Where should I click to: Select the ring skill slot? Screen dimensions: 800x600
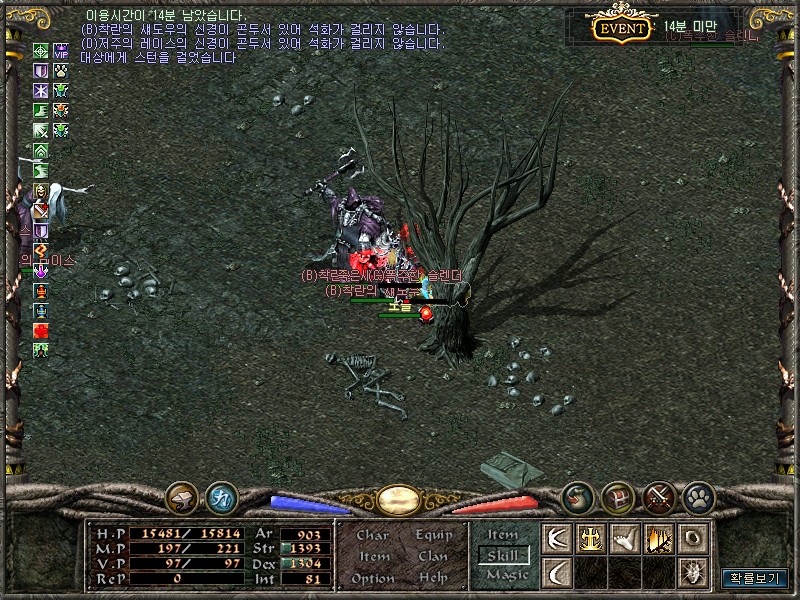click(x=693, y=539)
